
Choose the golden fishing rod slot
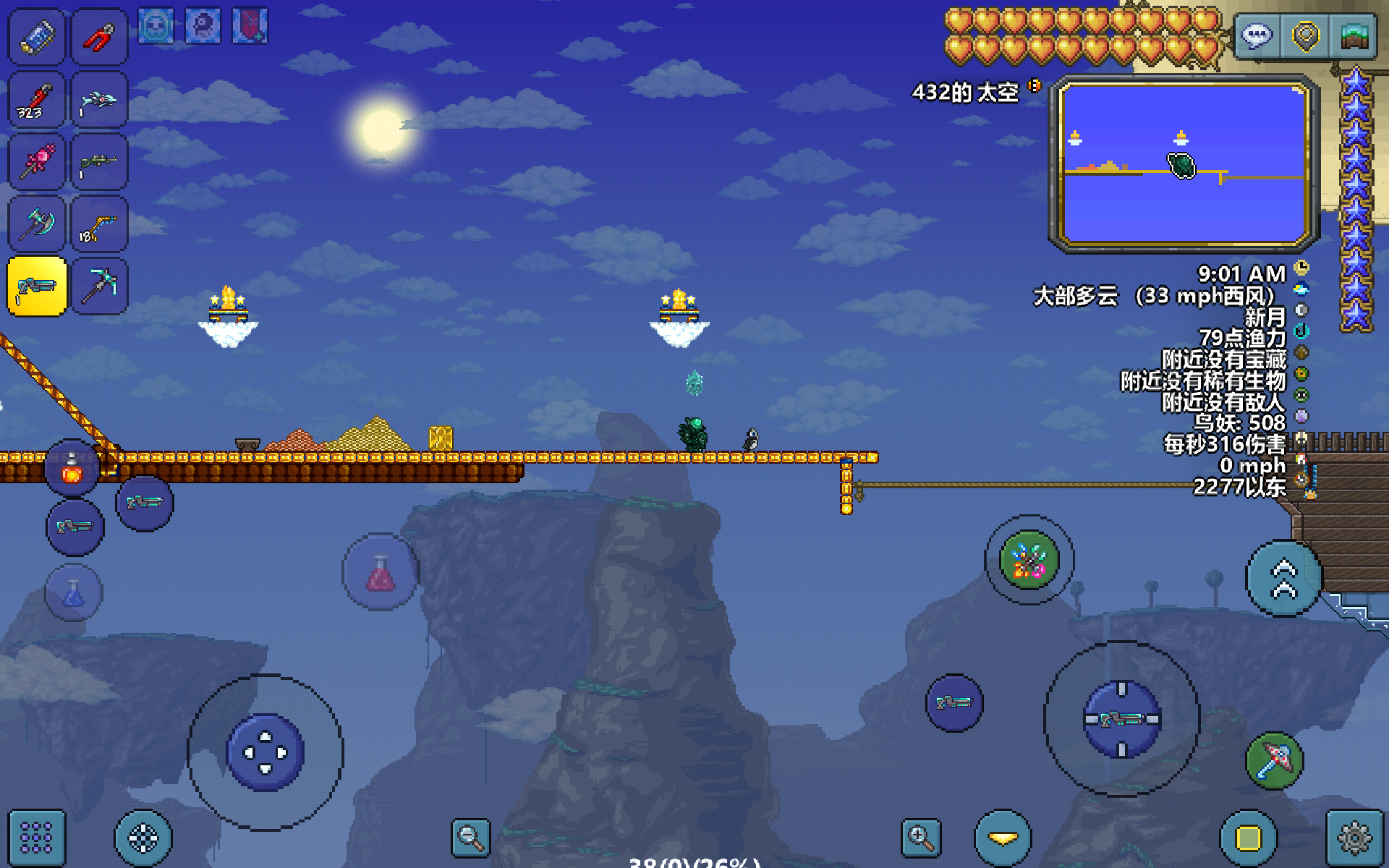[100, 224]
